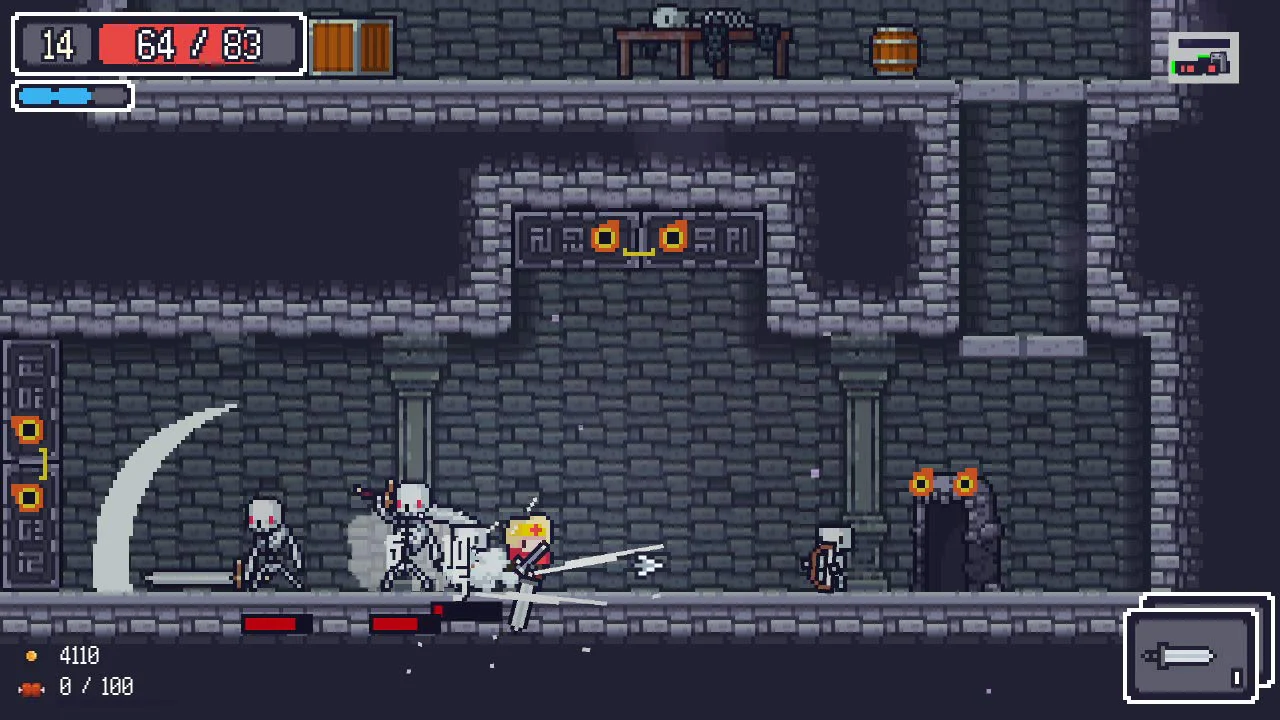Open the dungeon minimap
Image resolution: width=1280 pixels, height=720 pixels.
coord(1203,59)
